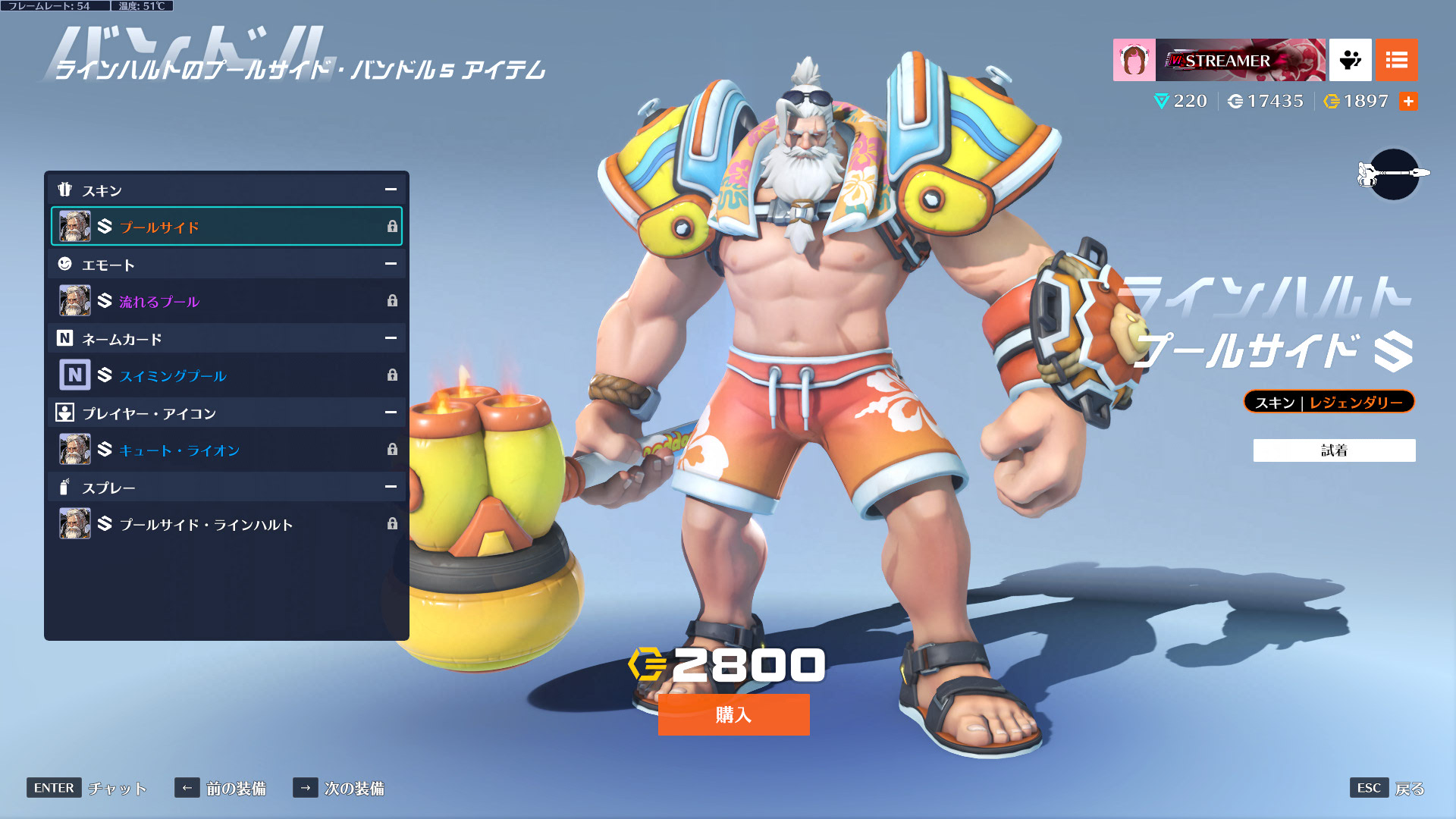Collapse the プレイヤー・アイコン section
This screenshot has height=819, width=1456.
click(x=391, y=413)
